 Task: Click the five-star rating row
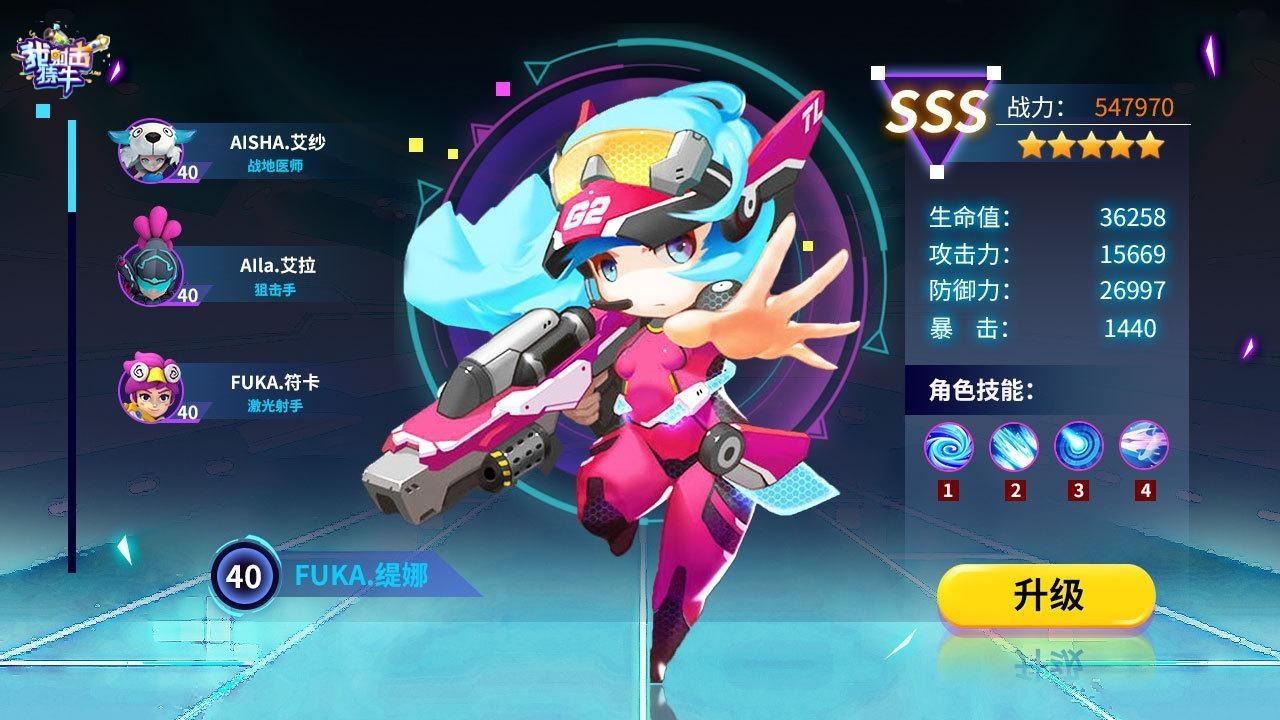click(x=1090, y=147)
